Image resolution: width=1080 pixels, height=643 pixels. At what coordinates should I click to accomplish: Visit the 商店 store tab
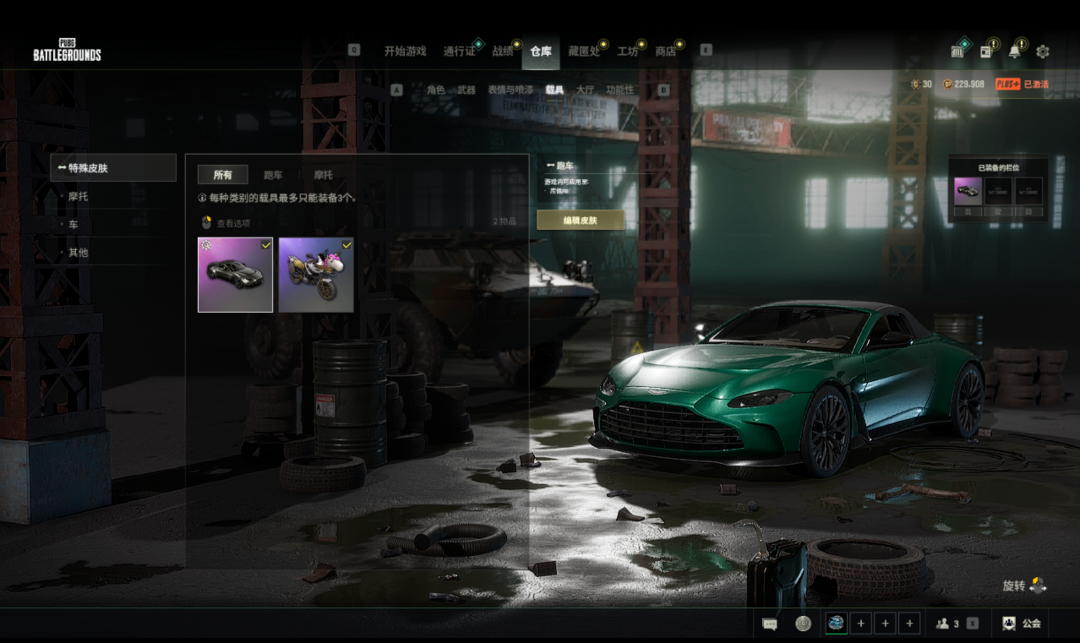click(664, 52)
